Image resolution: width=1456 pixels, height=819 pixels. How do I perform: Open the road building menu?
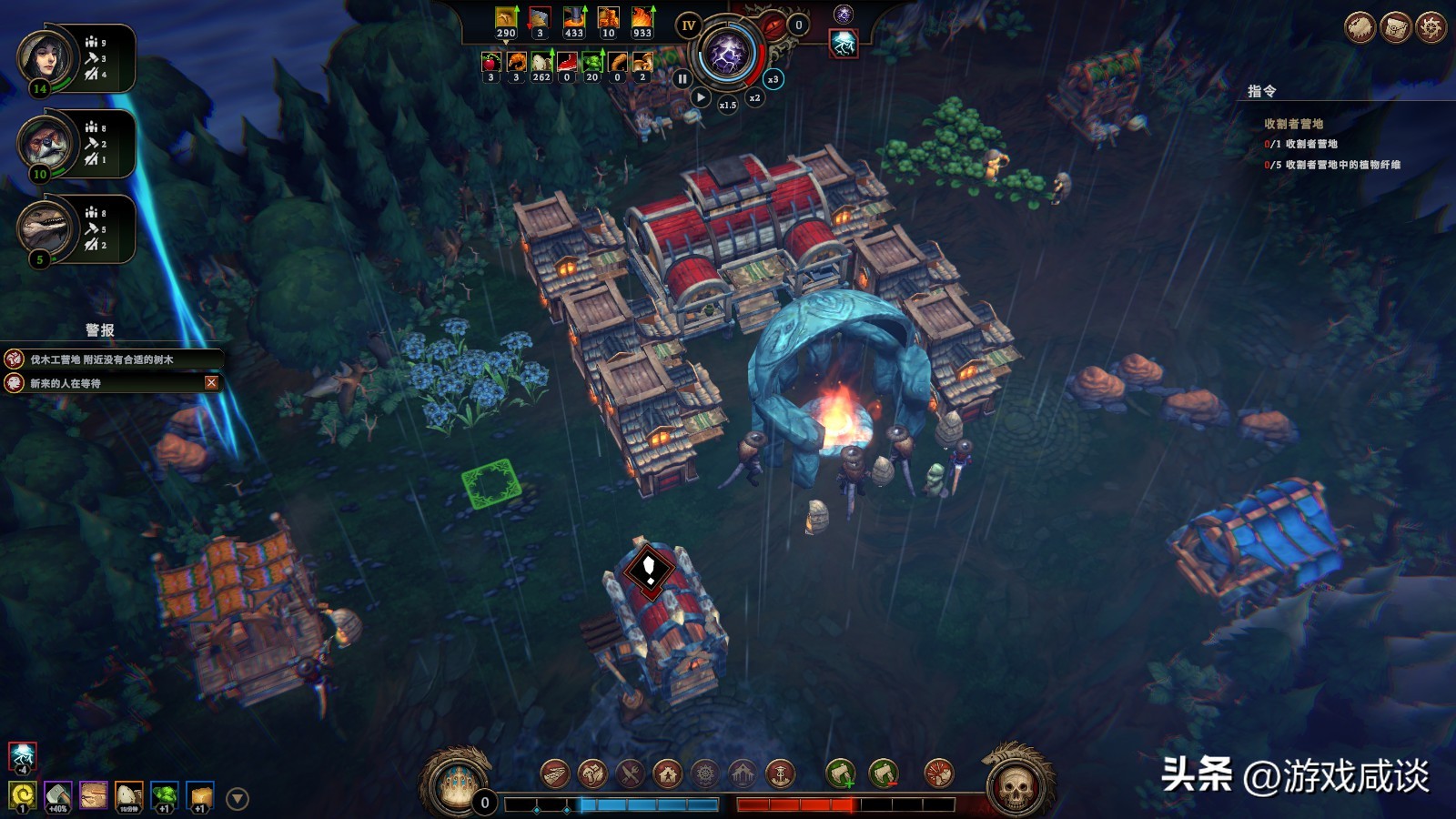click(555, 774)
